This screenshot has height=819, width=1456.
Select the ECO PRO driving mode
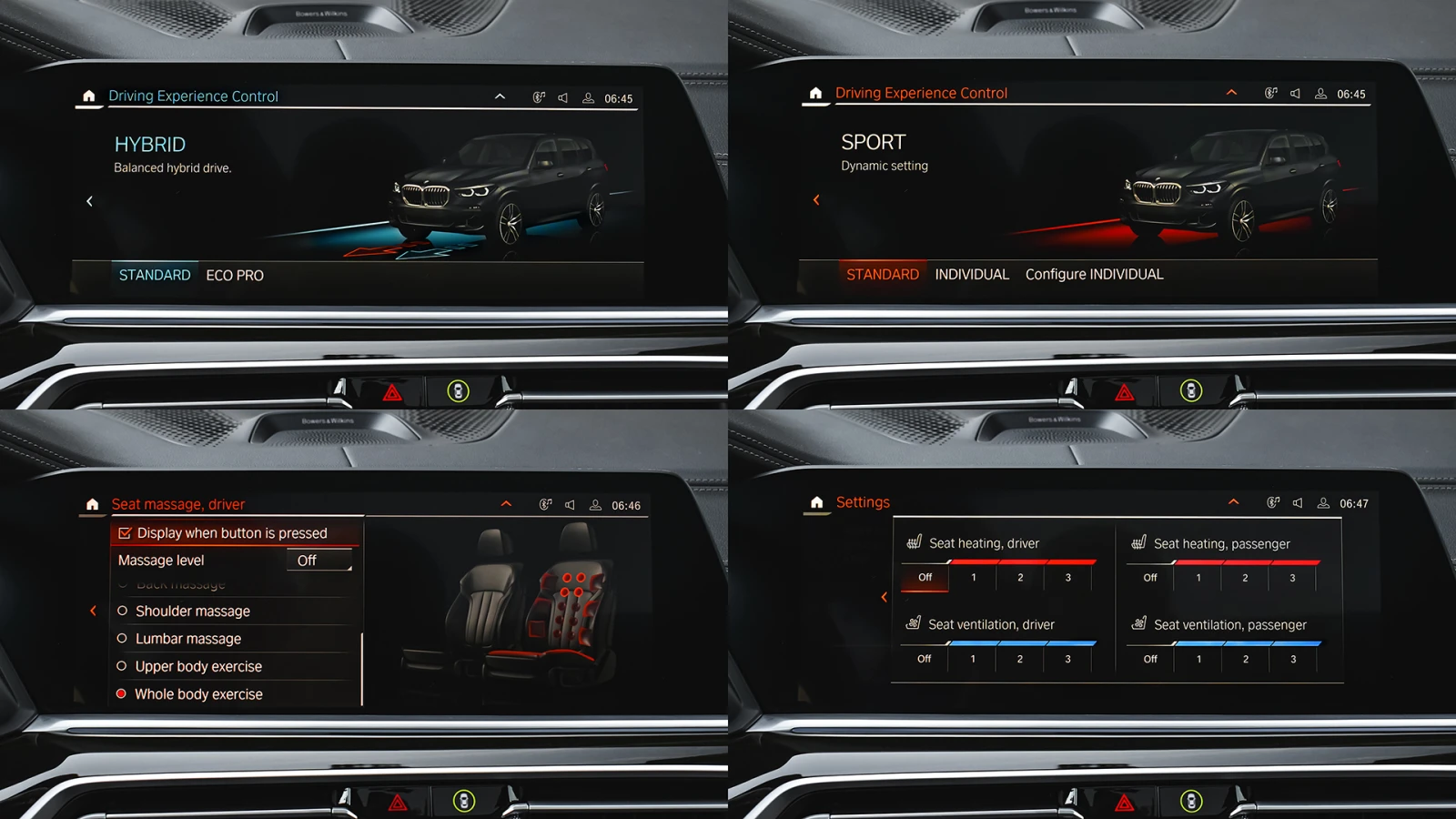235,276
